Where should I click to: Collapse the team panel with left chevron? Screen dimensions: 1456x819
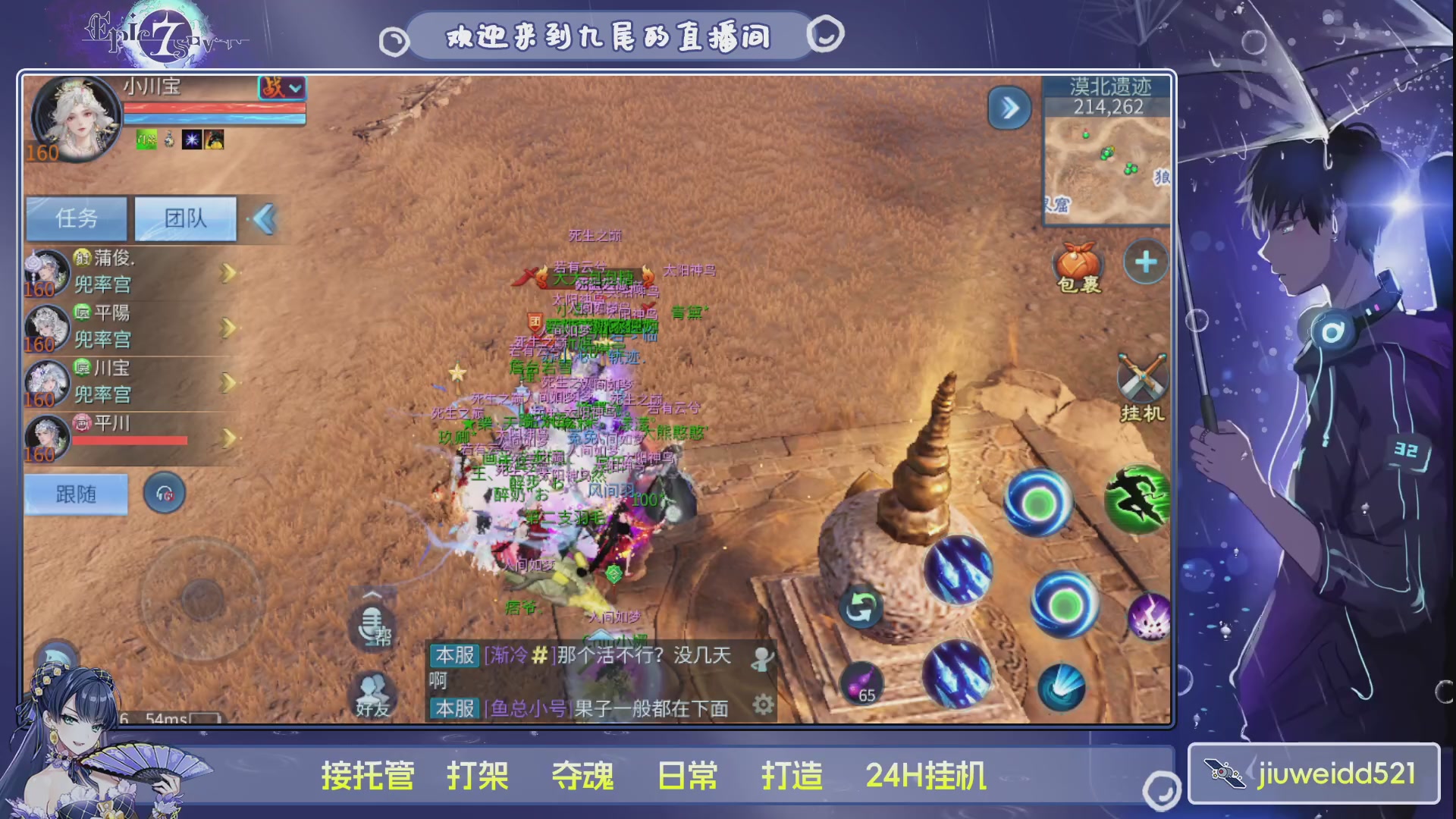coord(264,218)
